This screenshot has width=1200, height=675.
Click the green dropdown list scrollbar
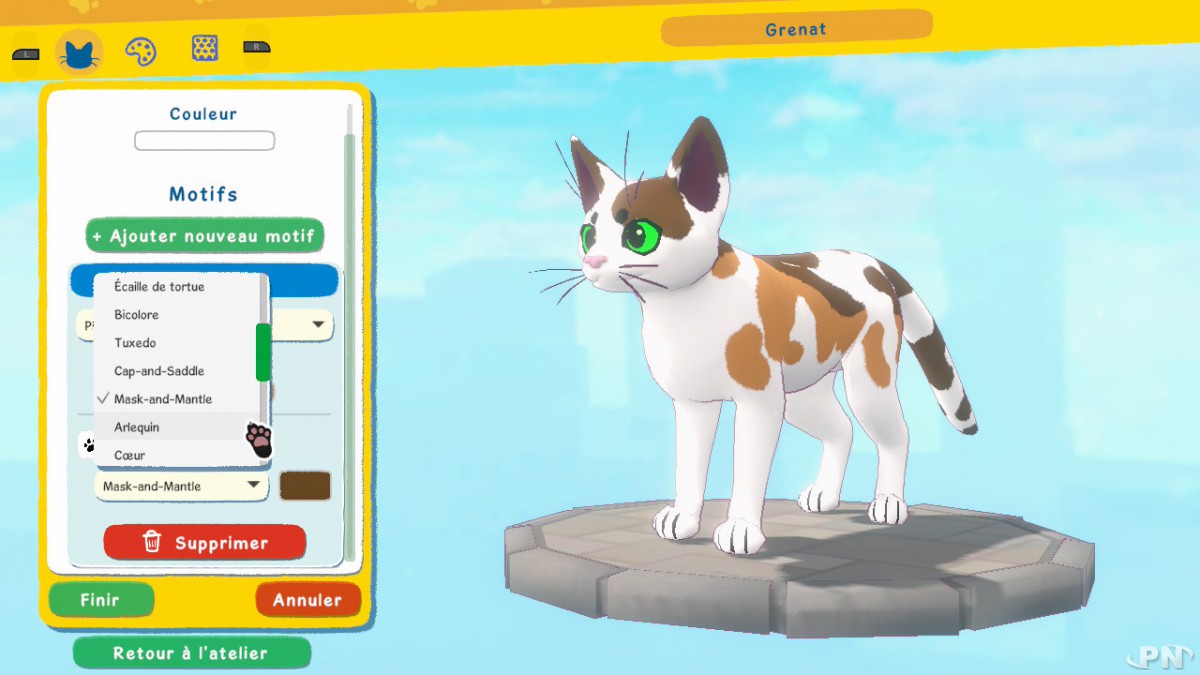pyautogui.click(x=263, y=351)
